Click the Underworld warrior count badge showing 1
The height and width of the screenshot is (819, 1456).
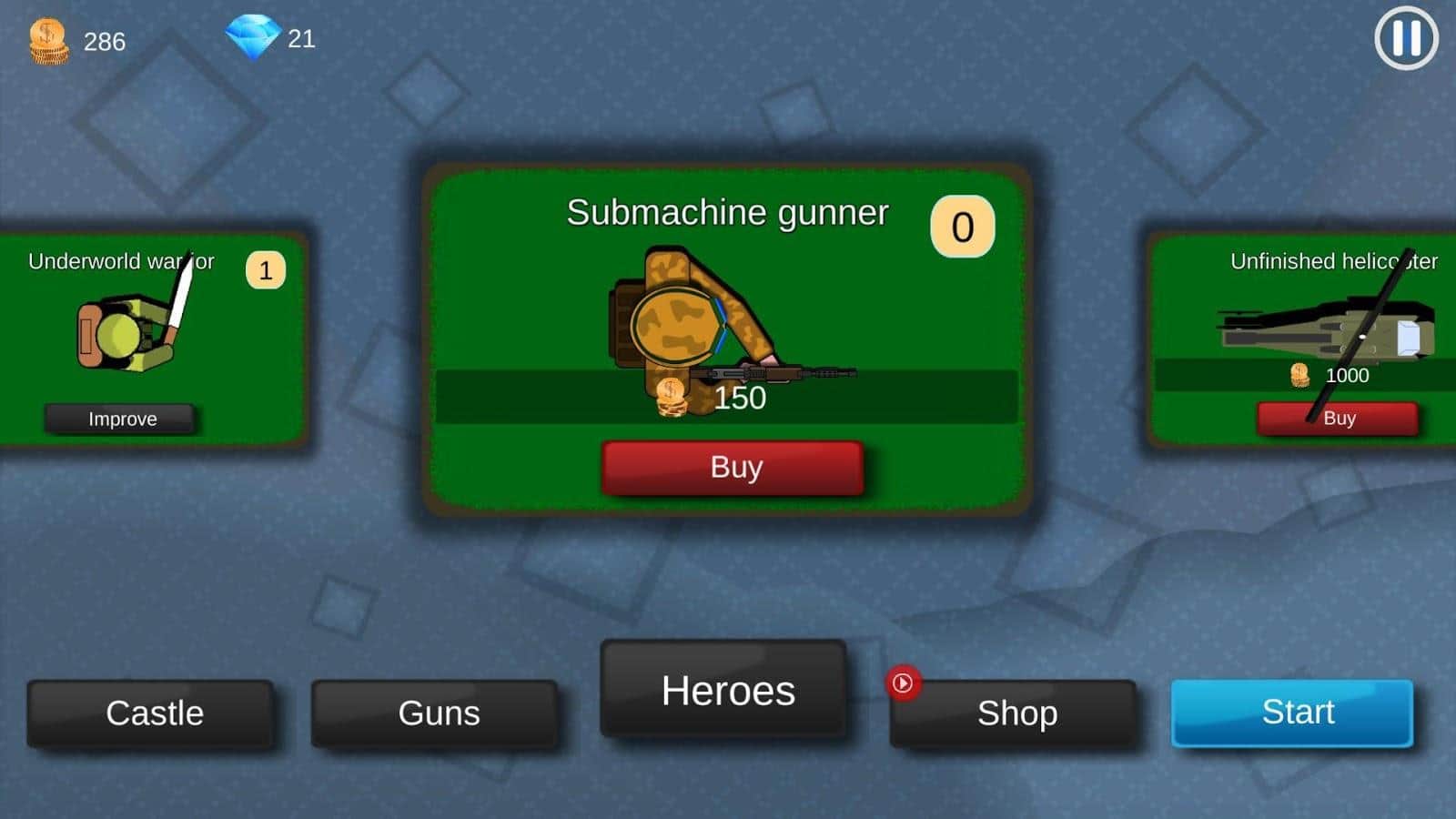tap(264, 270)
